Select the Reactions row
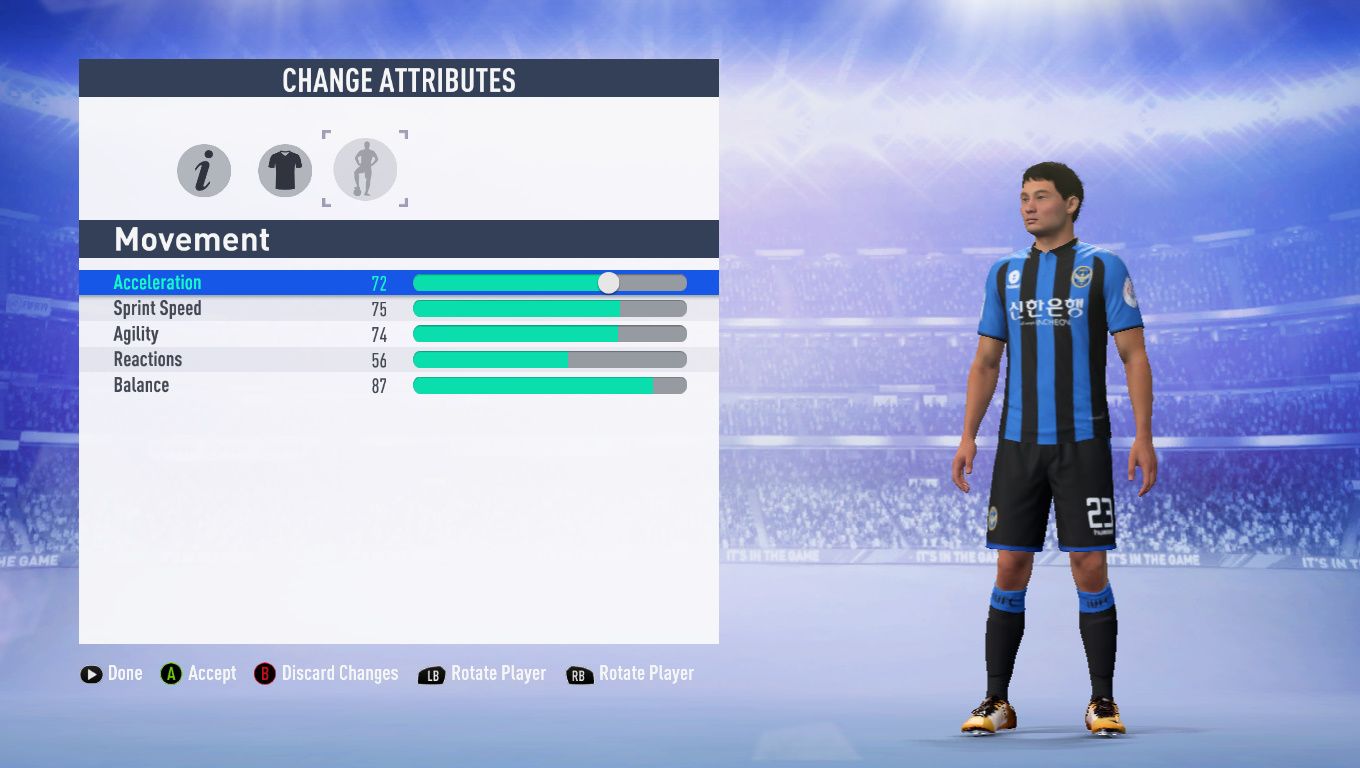 (x=250, y=359)
